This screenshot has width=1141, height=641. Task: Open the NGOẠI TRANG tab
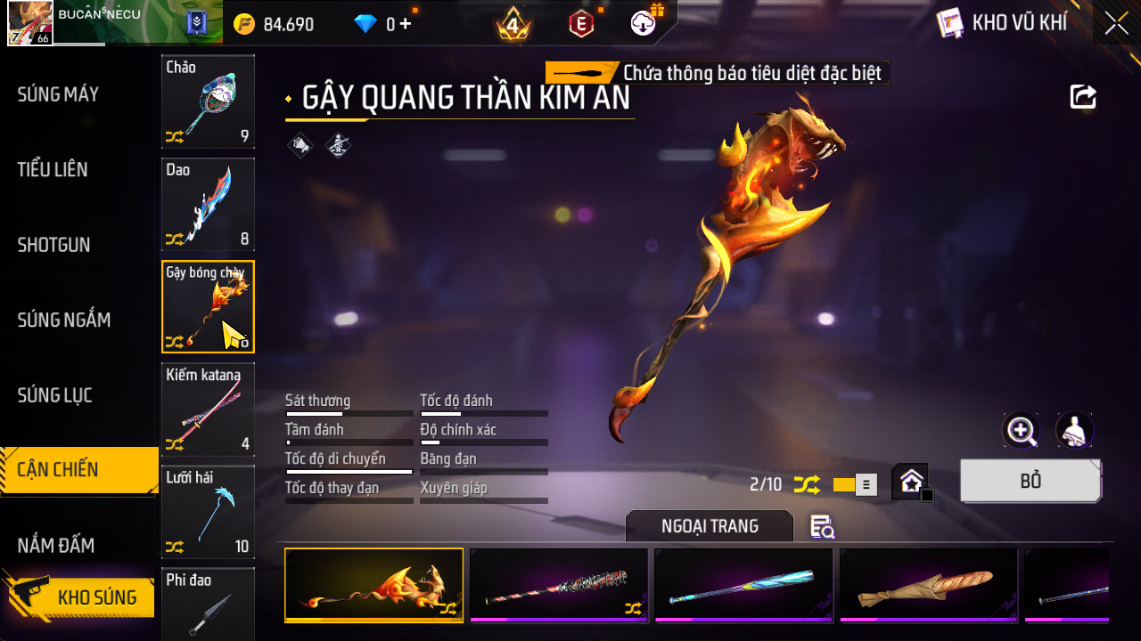point(709,526)
